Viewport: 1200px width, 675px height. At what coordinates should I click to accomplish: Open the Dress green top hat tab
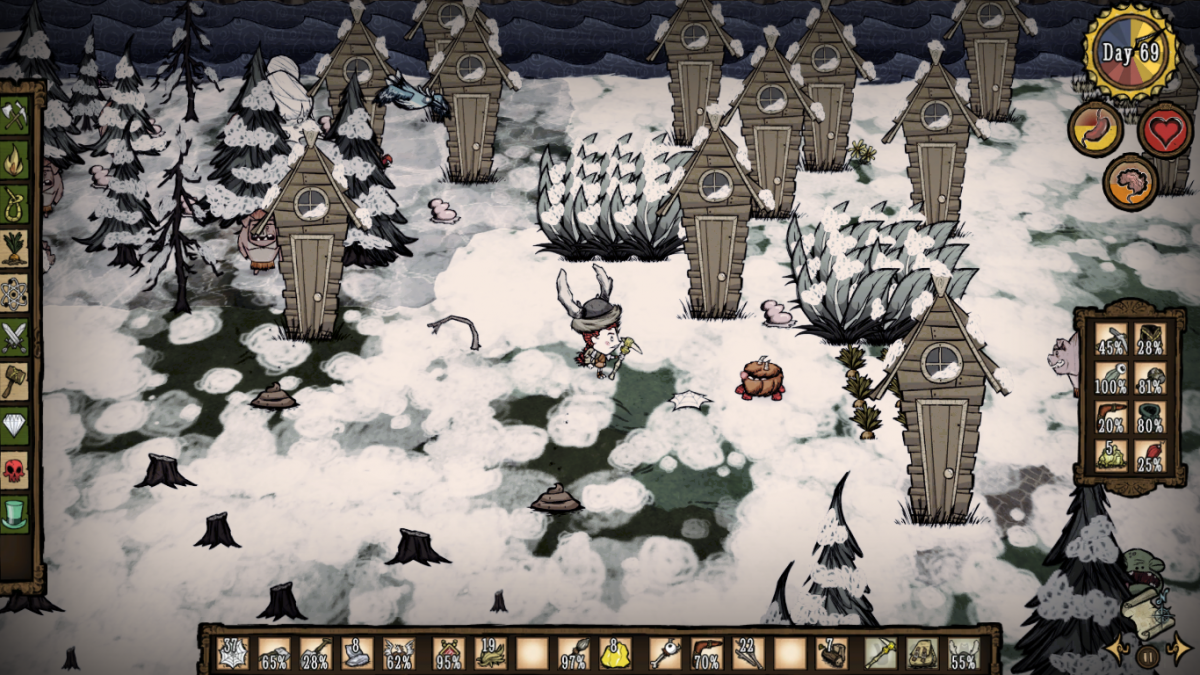click(x=14, y=514)
